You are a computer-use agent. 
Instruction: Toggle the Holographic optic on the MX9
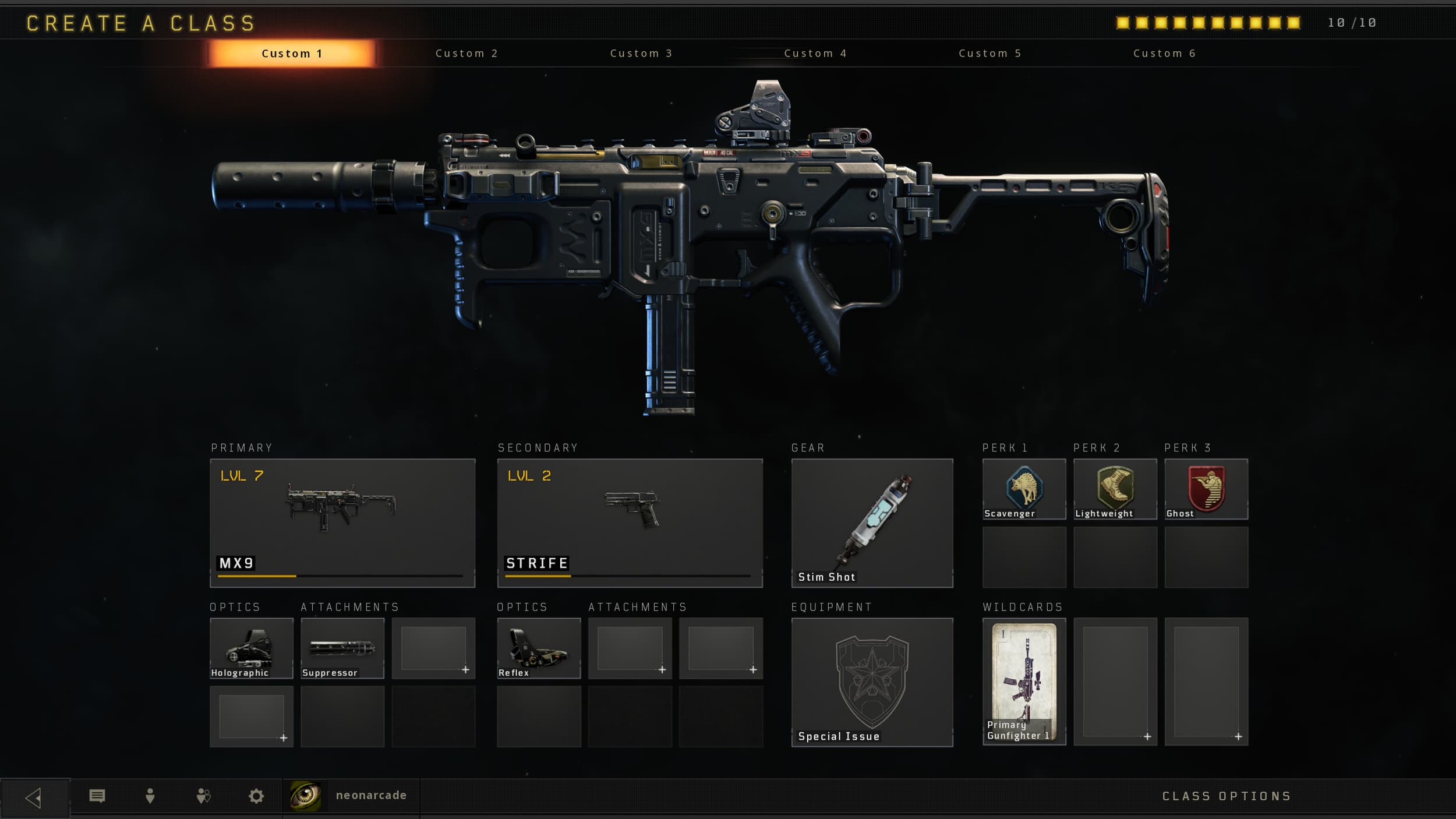pos(251,648)
